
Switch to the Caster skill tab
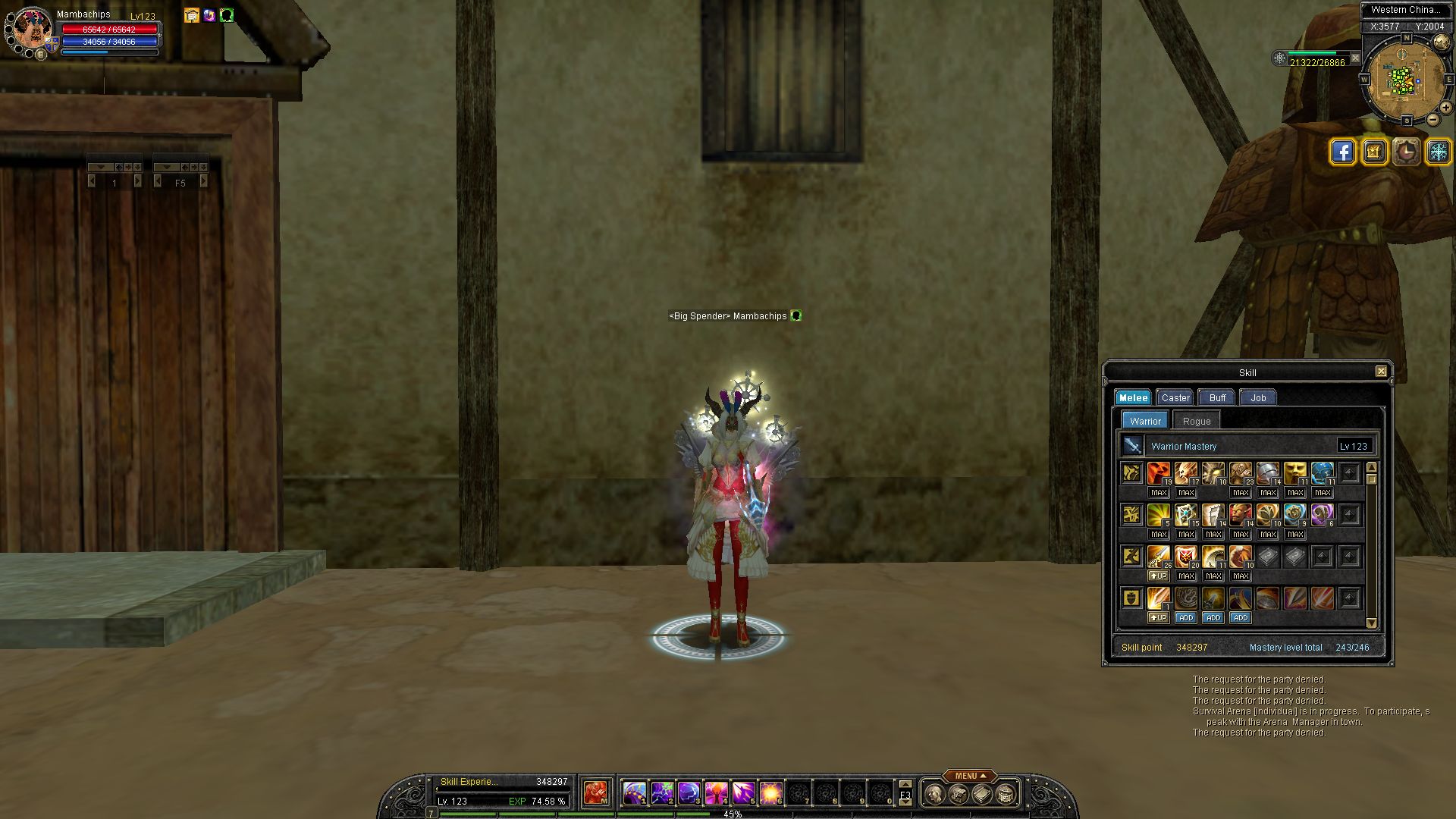[1175, 397]
